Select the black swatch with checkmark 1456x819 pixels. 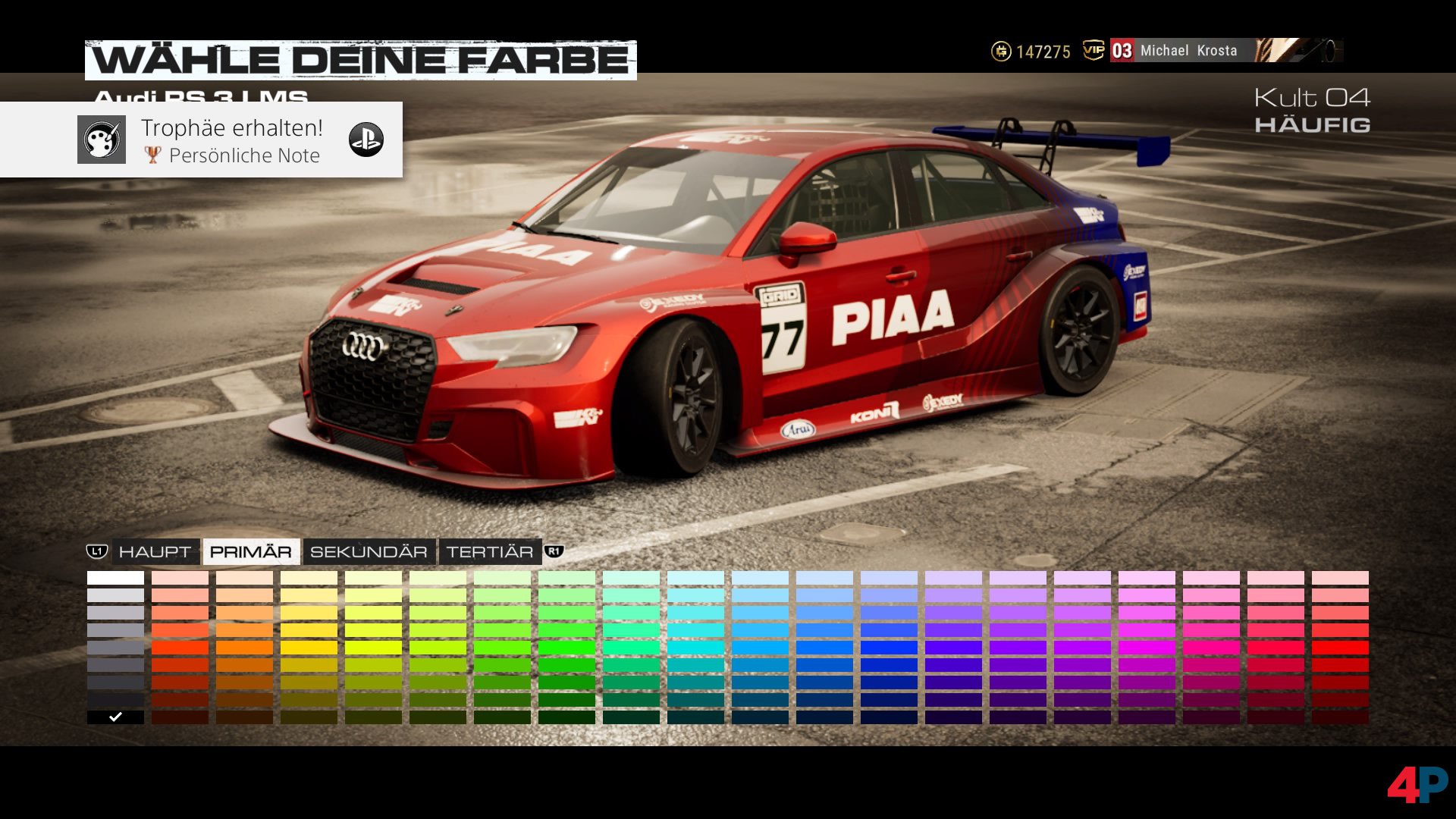pyautogui.click(x=115, y=717)
